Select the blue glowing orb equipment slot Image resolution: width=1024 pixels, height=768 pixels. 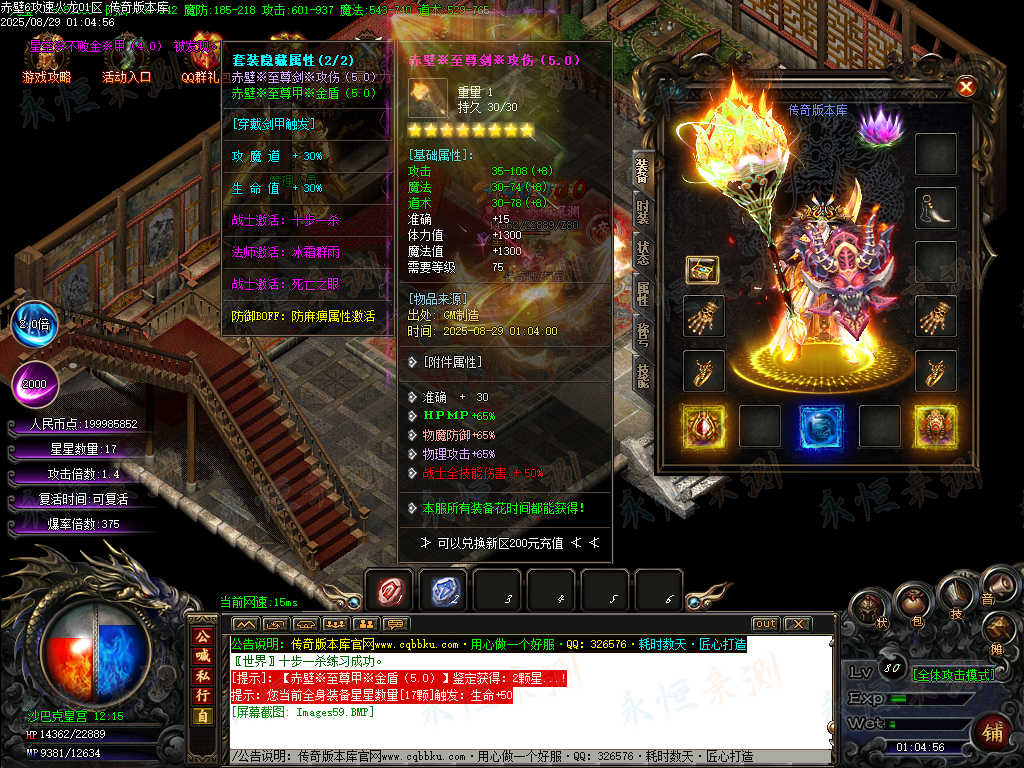(x=820, y=426)
